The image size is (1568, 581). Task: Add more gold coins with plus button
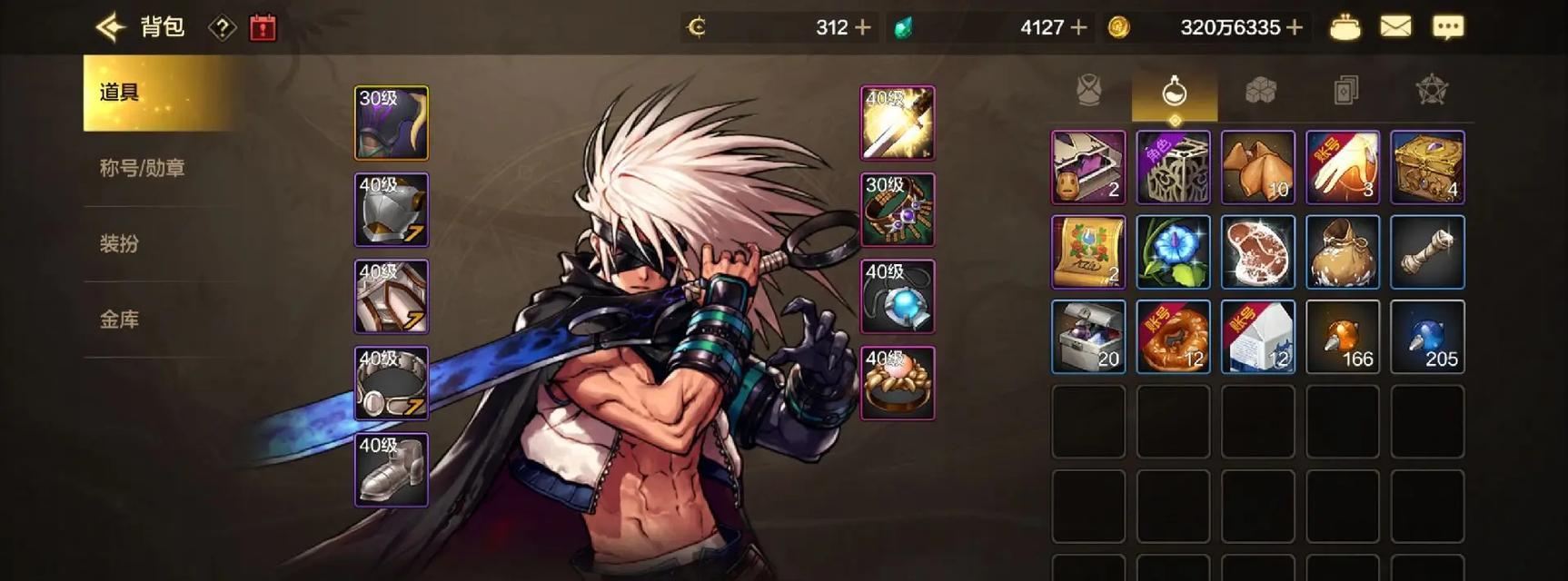pos(1295,28)
